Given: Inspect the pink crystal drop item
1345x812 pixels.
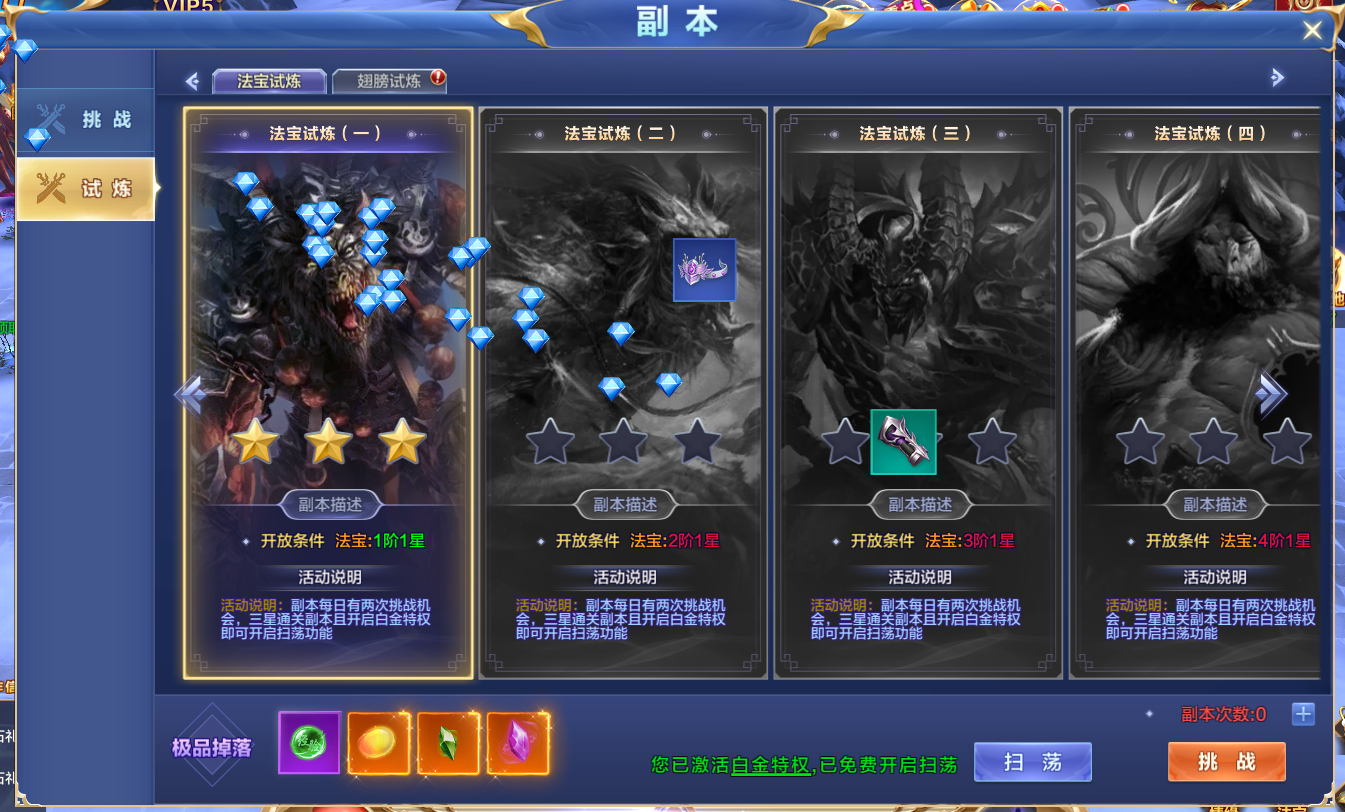Looking at the screenshot, I should [x=518, y=743].
